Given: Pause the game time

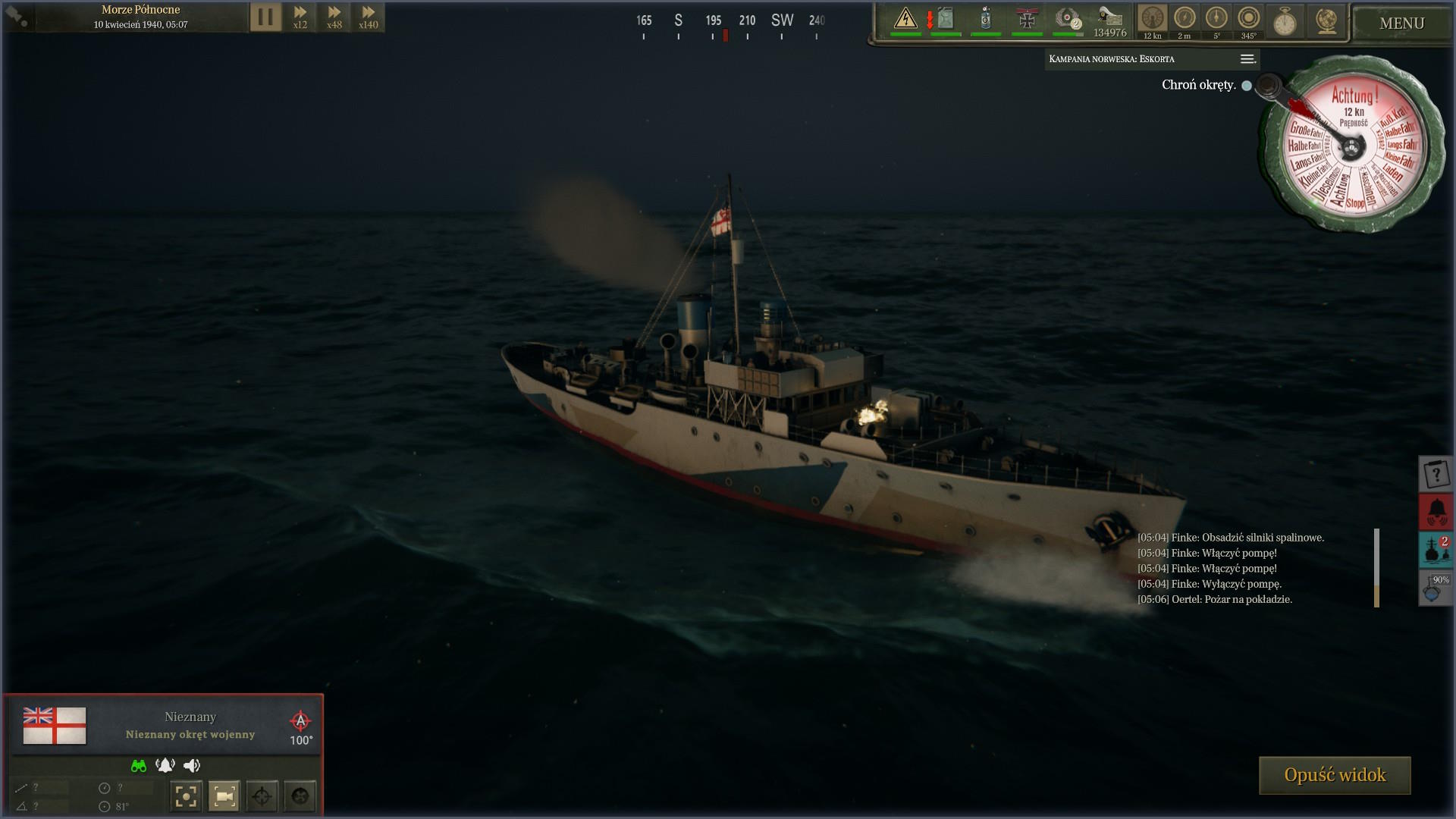Looking at the screenshot, I should tap(265, 17).
